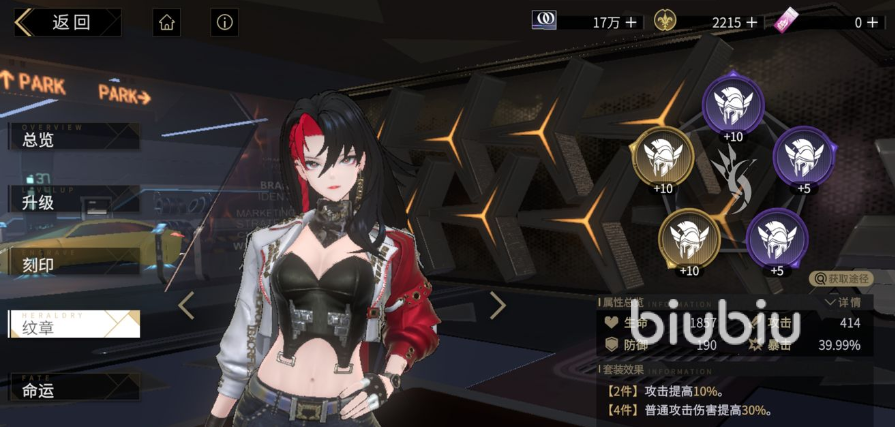Select the purple +10 emblem slot
Viewport: 895px width, 427px height.
click(x=733, y=104)
